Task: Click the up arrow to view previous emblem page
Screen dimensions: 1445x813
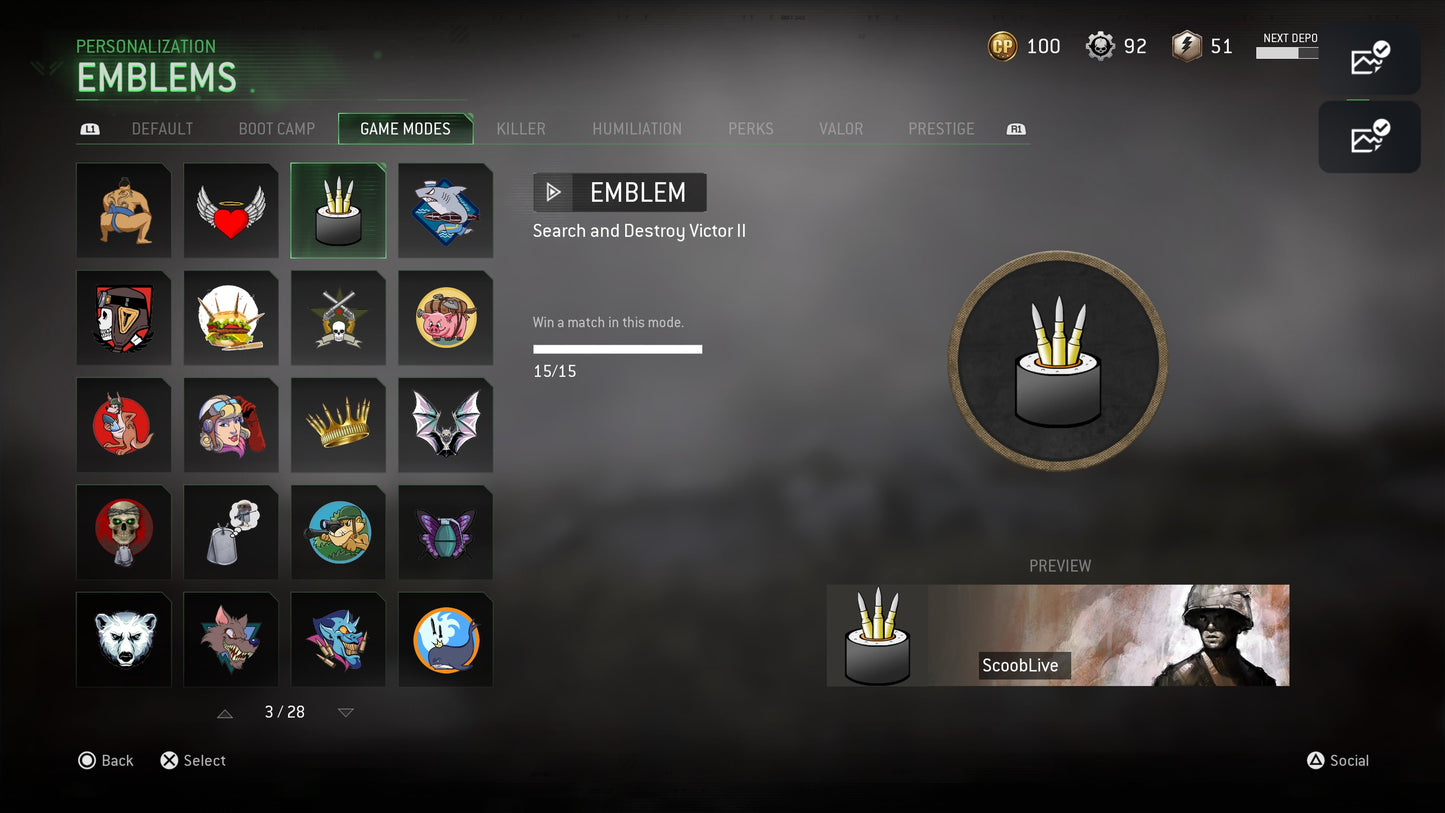Action: point(224,712)
